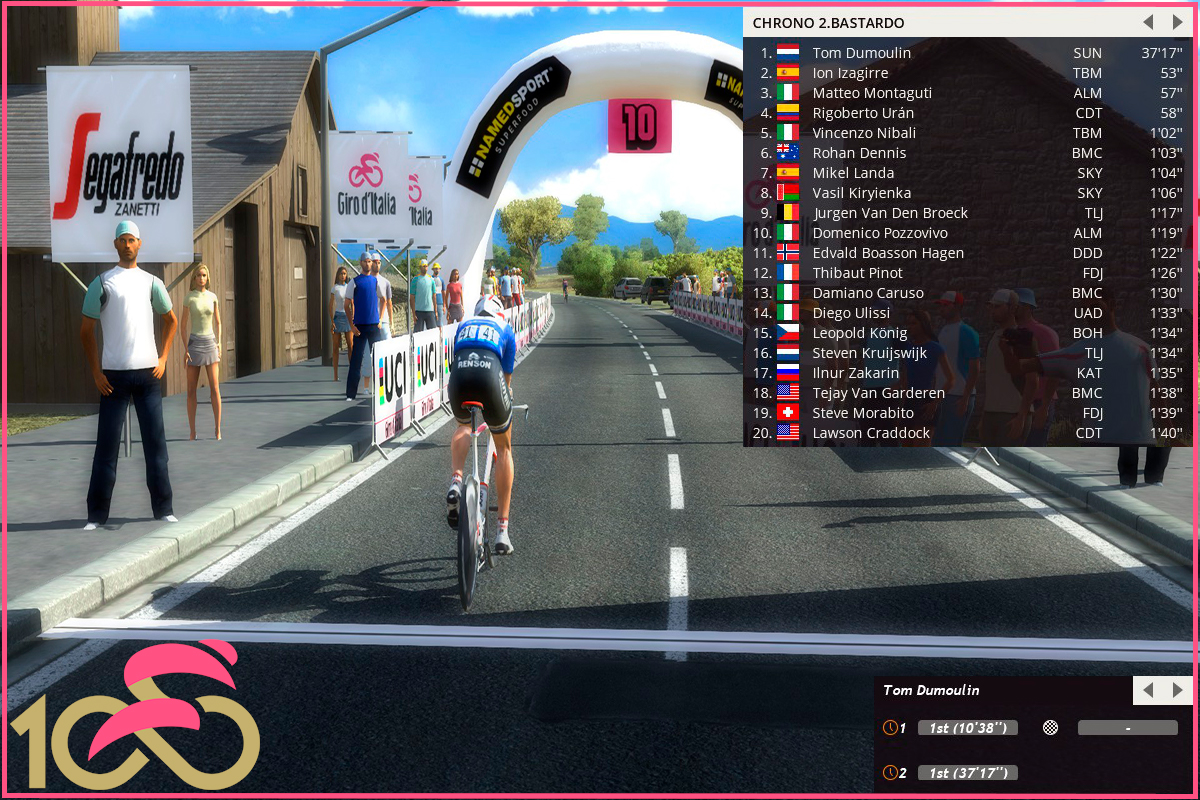Click the left arrow in the Chrono 2.Bastardo header
This screenshot has width=1200, height=800.
coord(1148,22)
